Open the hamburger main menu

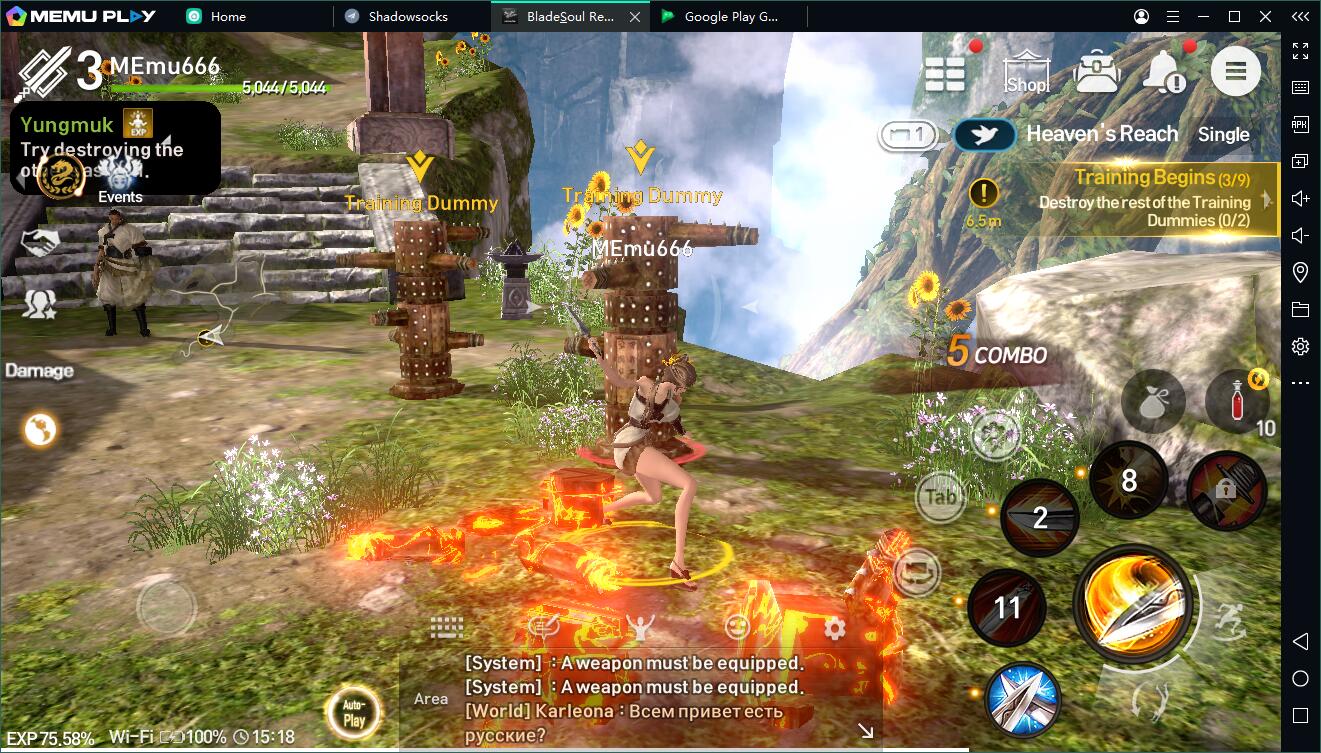pyautogui.click(x=1235, y=72)
